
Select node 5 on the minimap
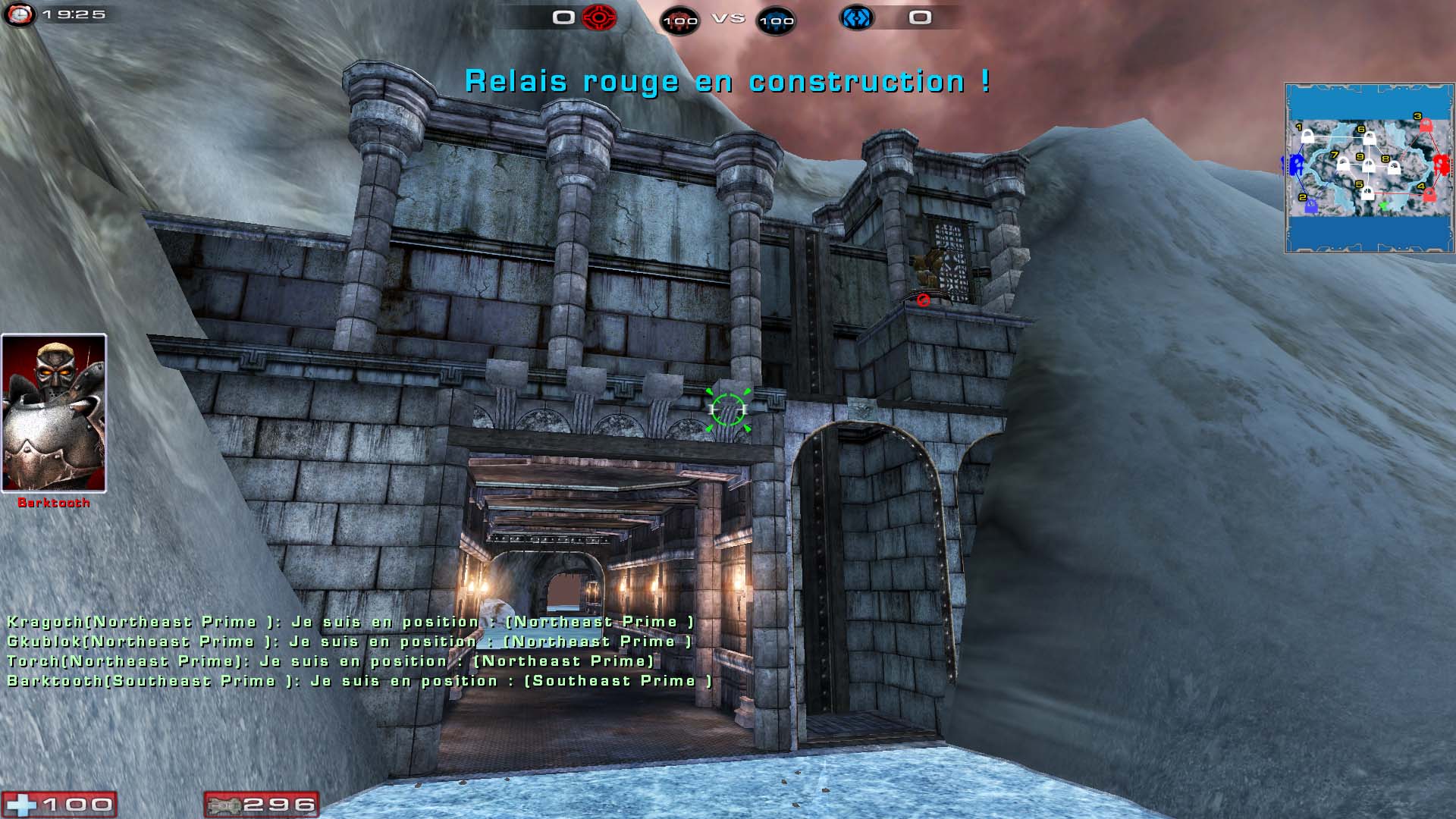1367,193
